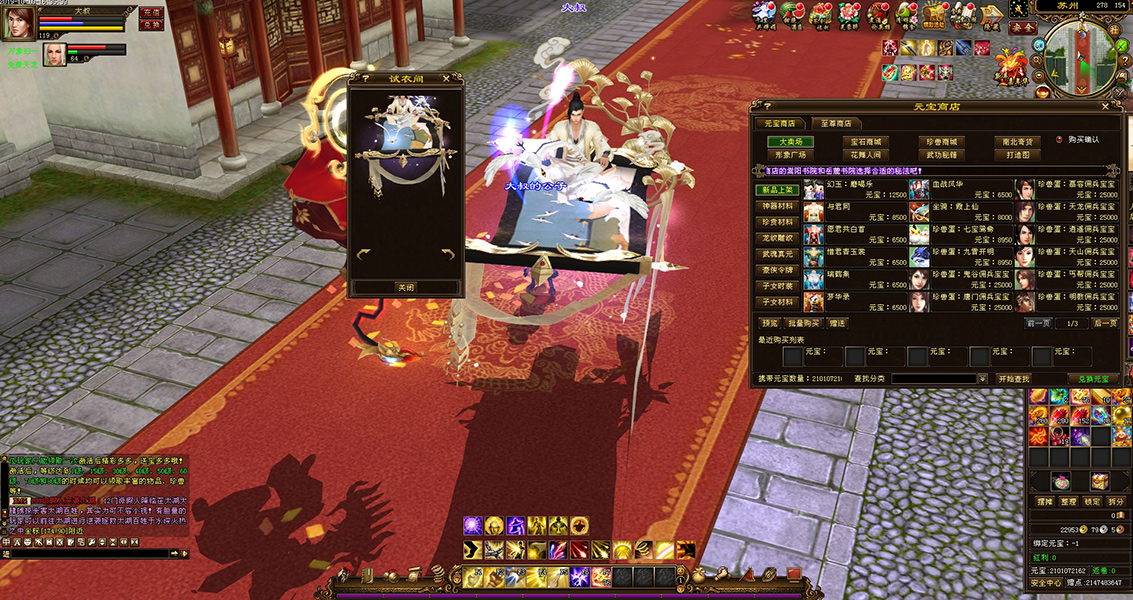Open the 查找分类 search category dropdown

pyautogui.click(x=981, y=379)
